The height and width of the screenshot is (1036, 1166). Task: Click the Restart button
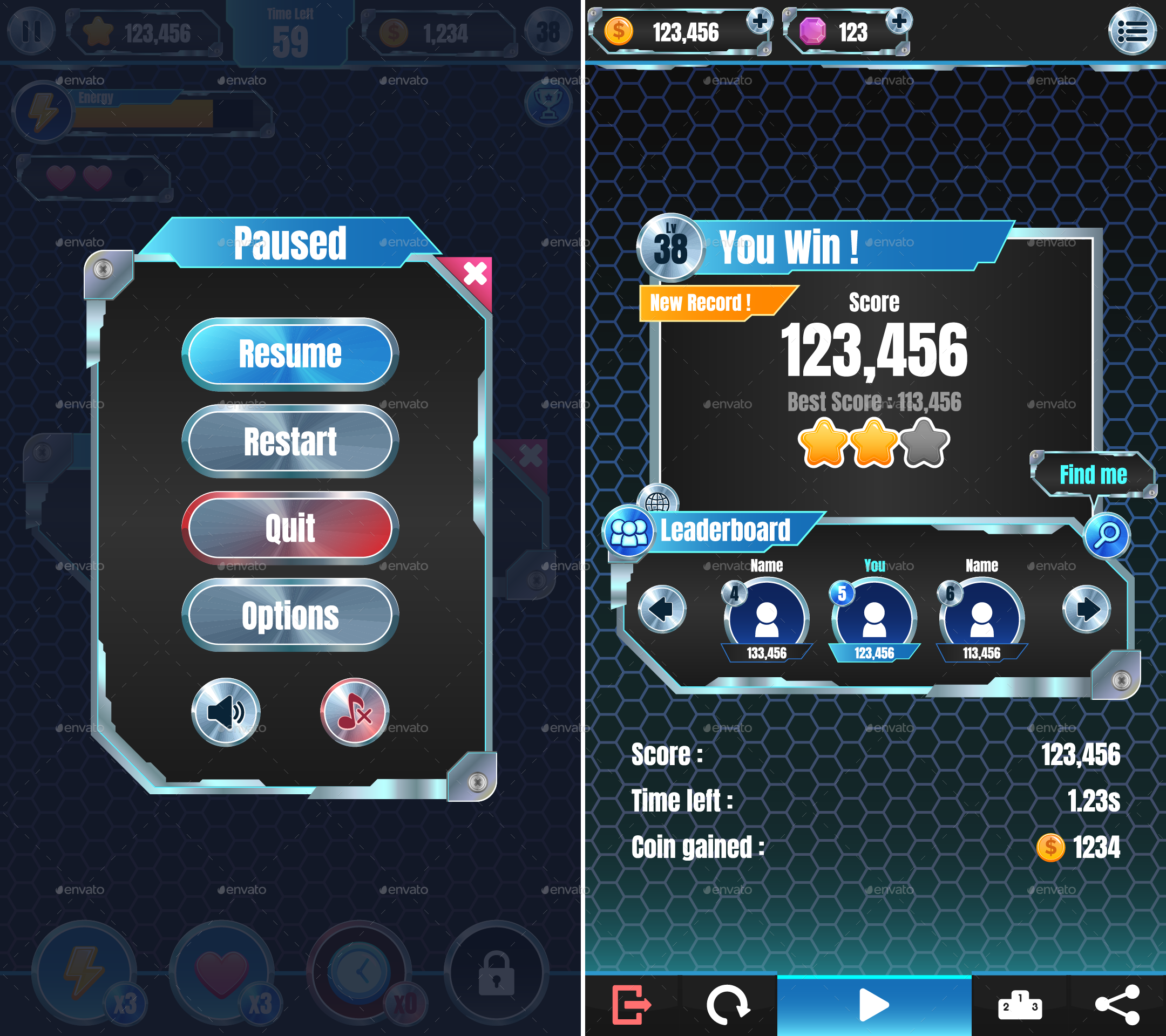pyautogui.click(x=290, y=441)
